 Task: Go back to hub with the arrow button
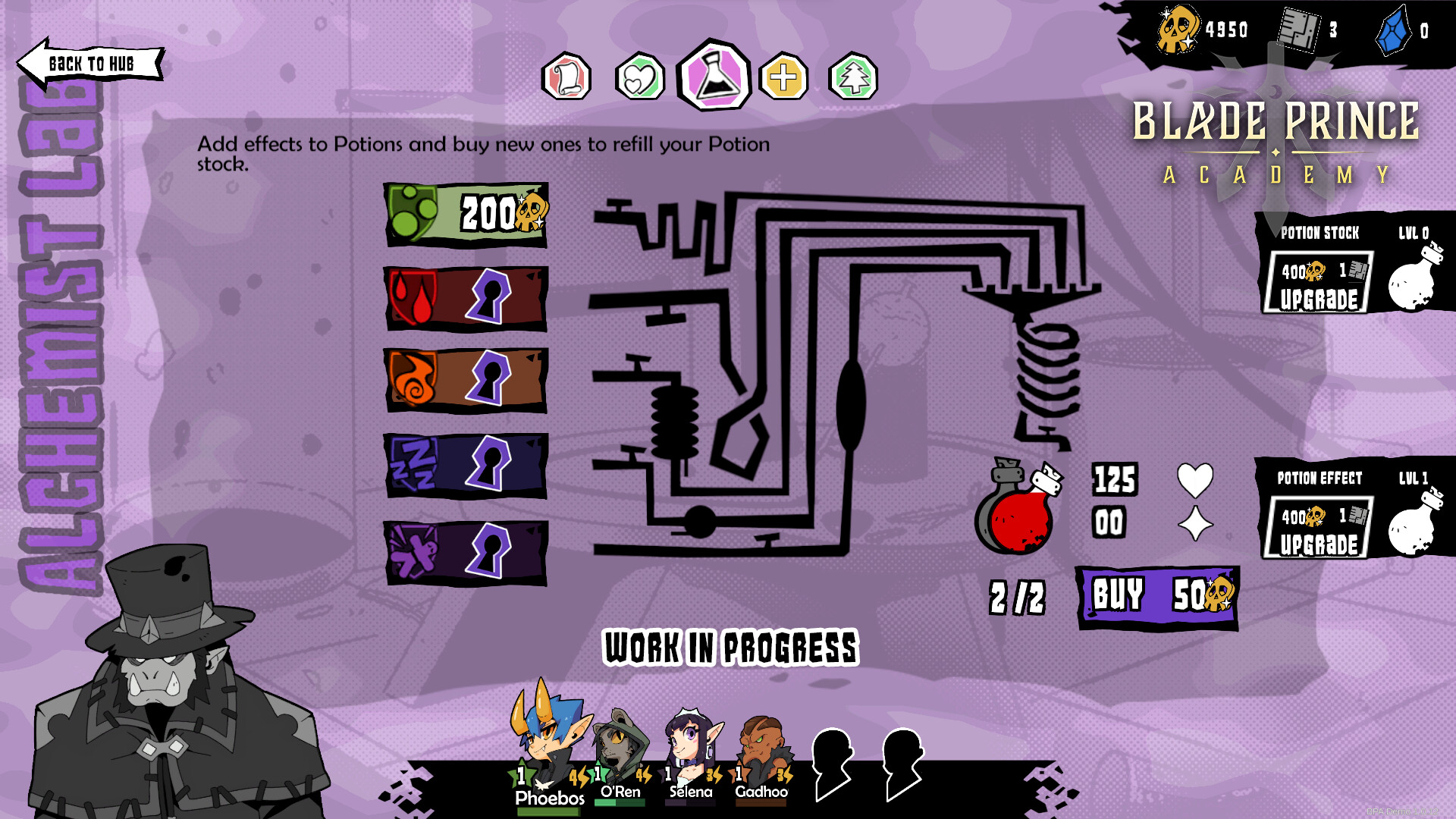coord(89,64)
